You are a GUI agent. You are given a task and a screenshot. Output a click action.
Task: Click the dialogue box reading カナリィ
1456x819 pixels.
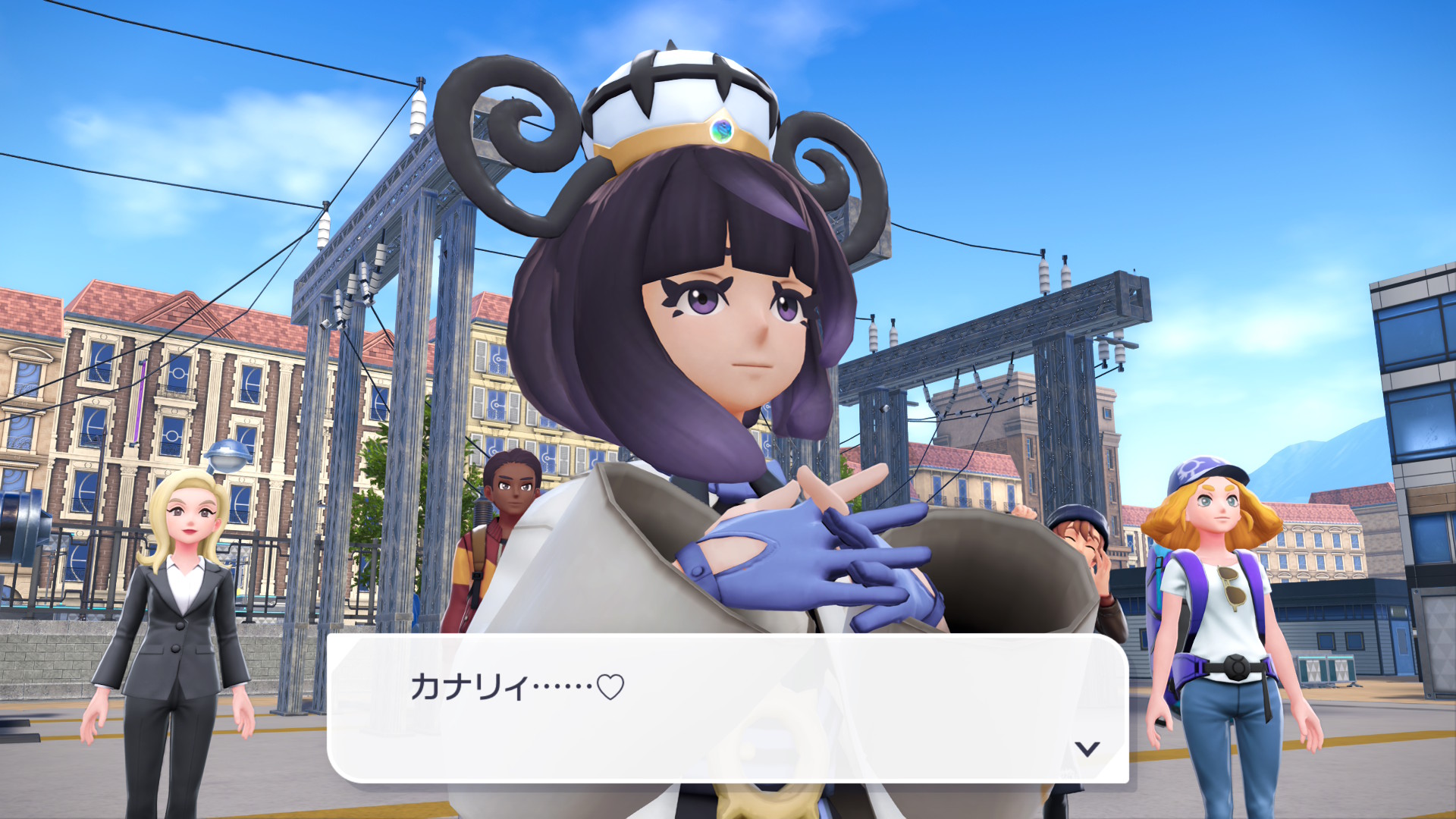click(726, 708)
